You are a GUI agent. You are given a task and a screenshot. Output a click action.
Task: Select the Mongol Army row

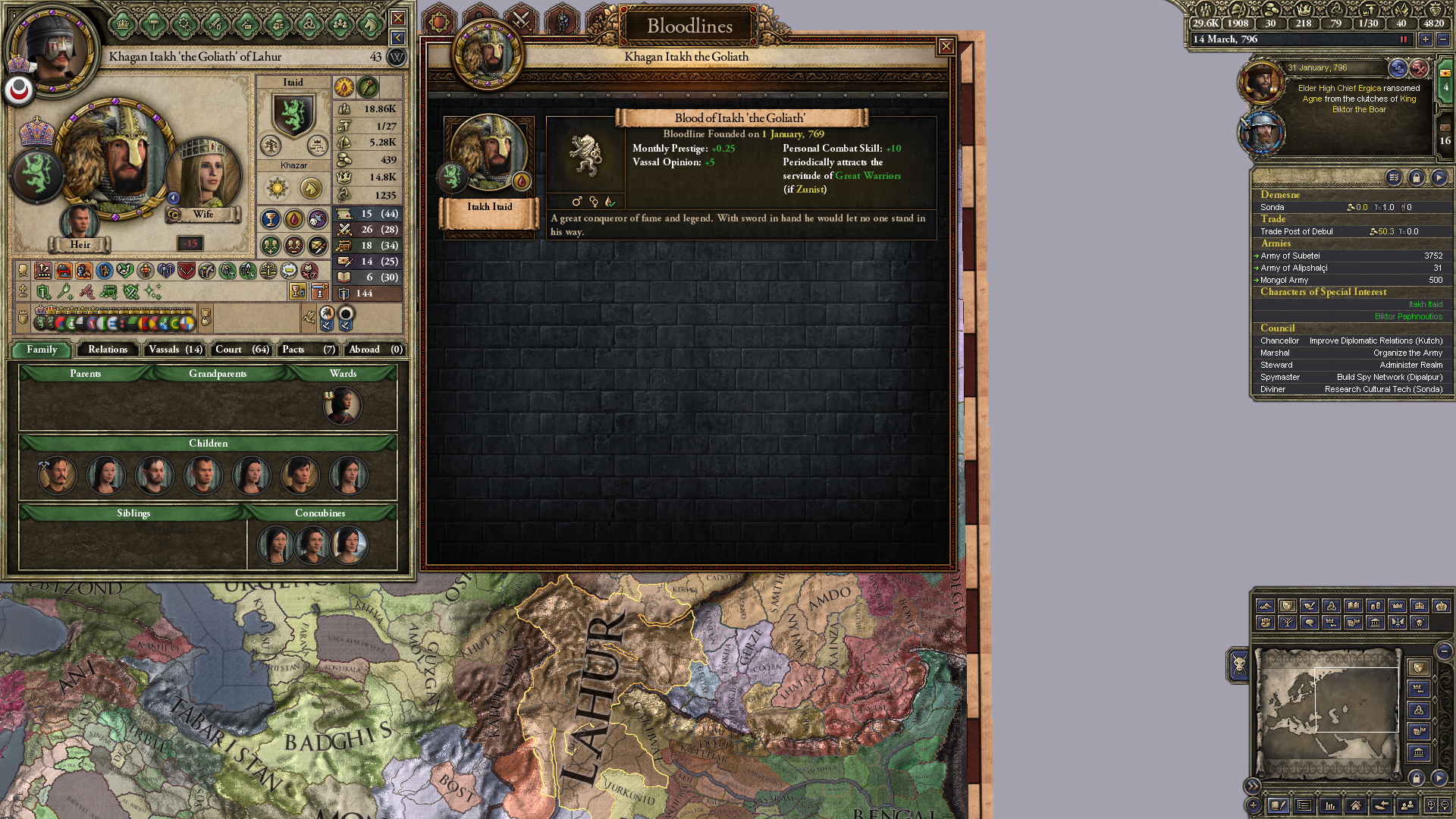pyautogui.click(x=1284, y=281)
